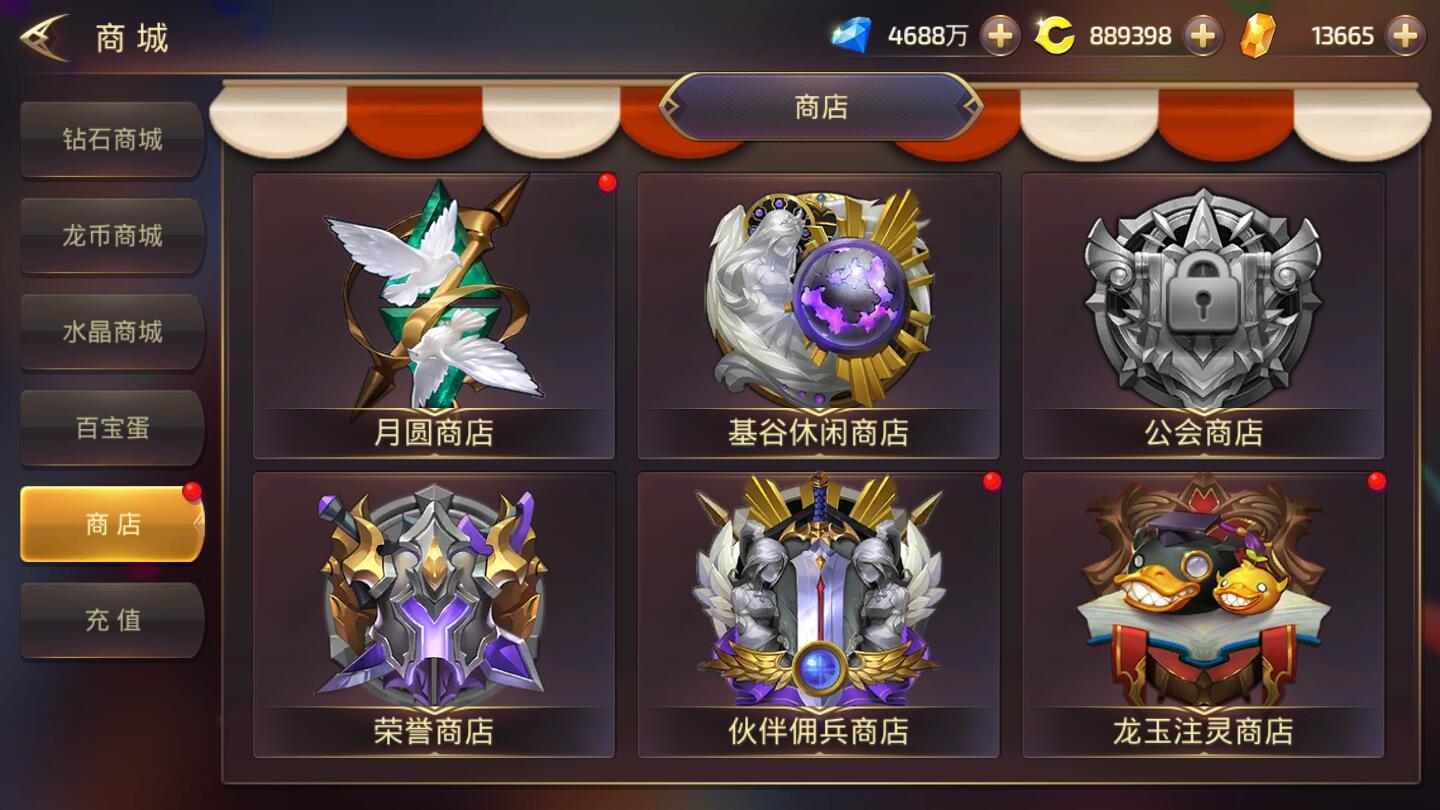1440x810 pixels.
Task: Open the 充值 recharge page
Action: coord(111,620)
